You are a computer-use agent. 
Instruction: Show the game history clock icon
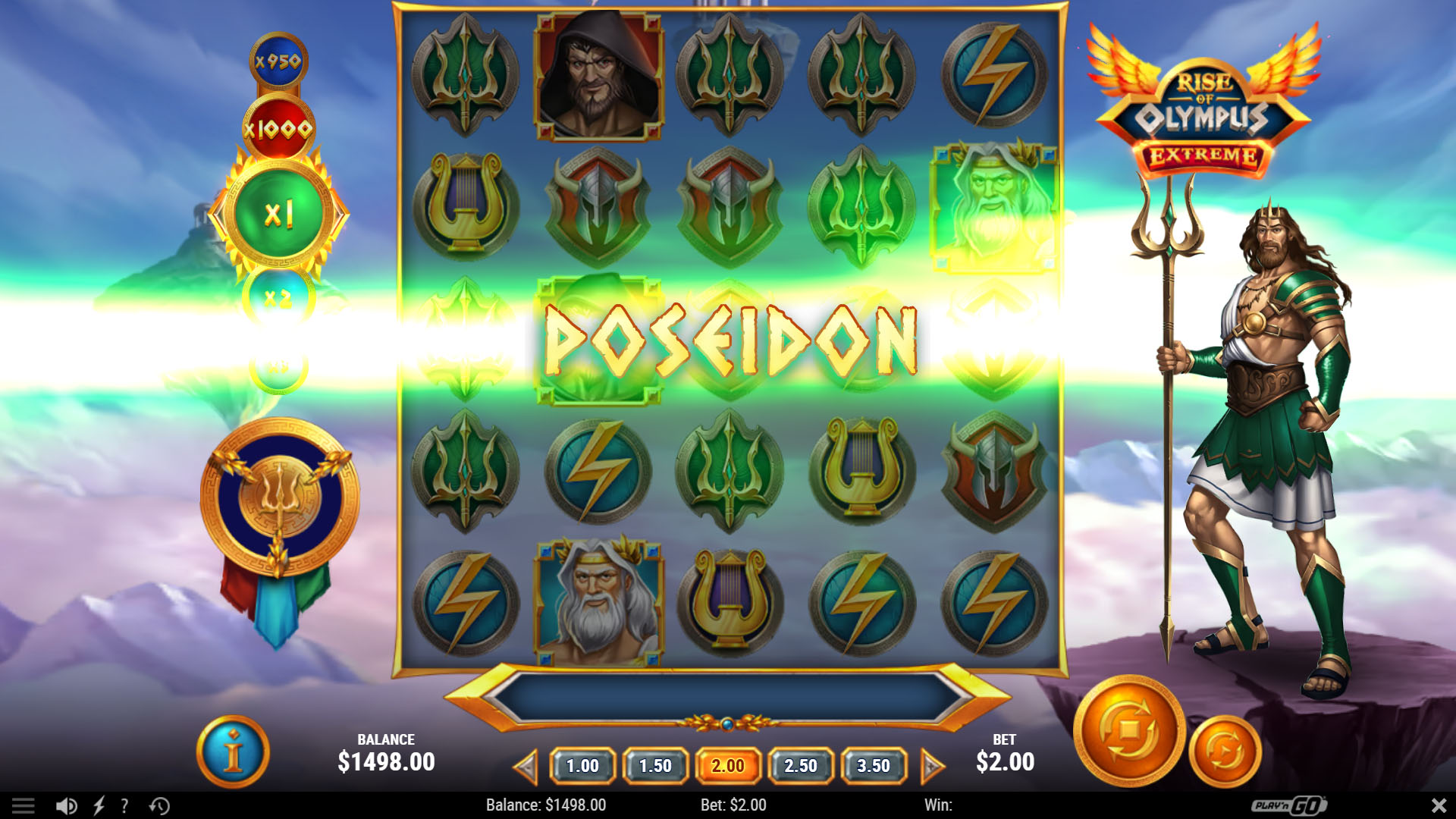(159, 805)
